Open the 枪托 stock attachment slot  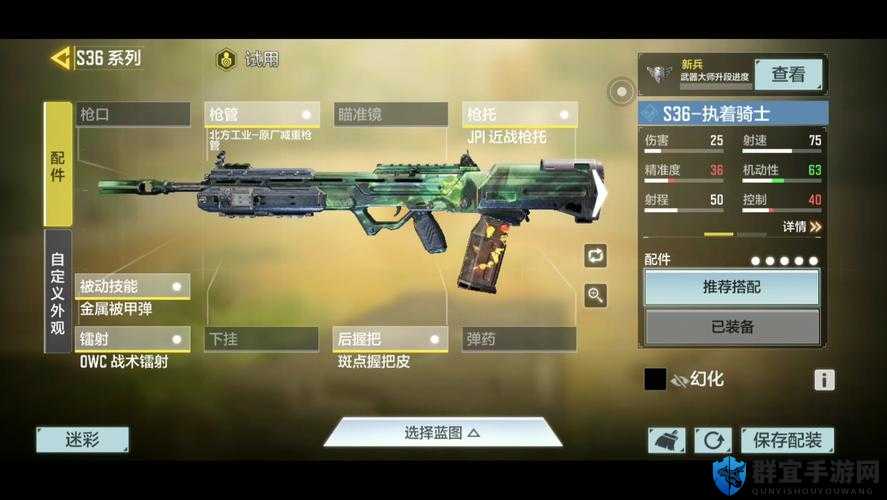(x=519, y=114)
